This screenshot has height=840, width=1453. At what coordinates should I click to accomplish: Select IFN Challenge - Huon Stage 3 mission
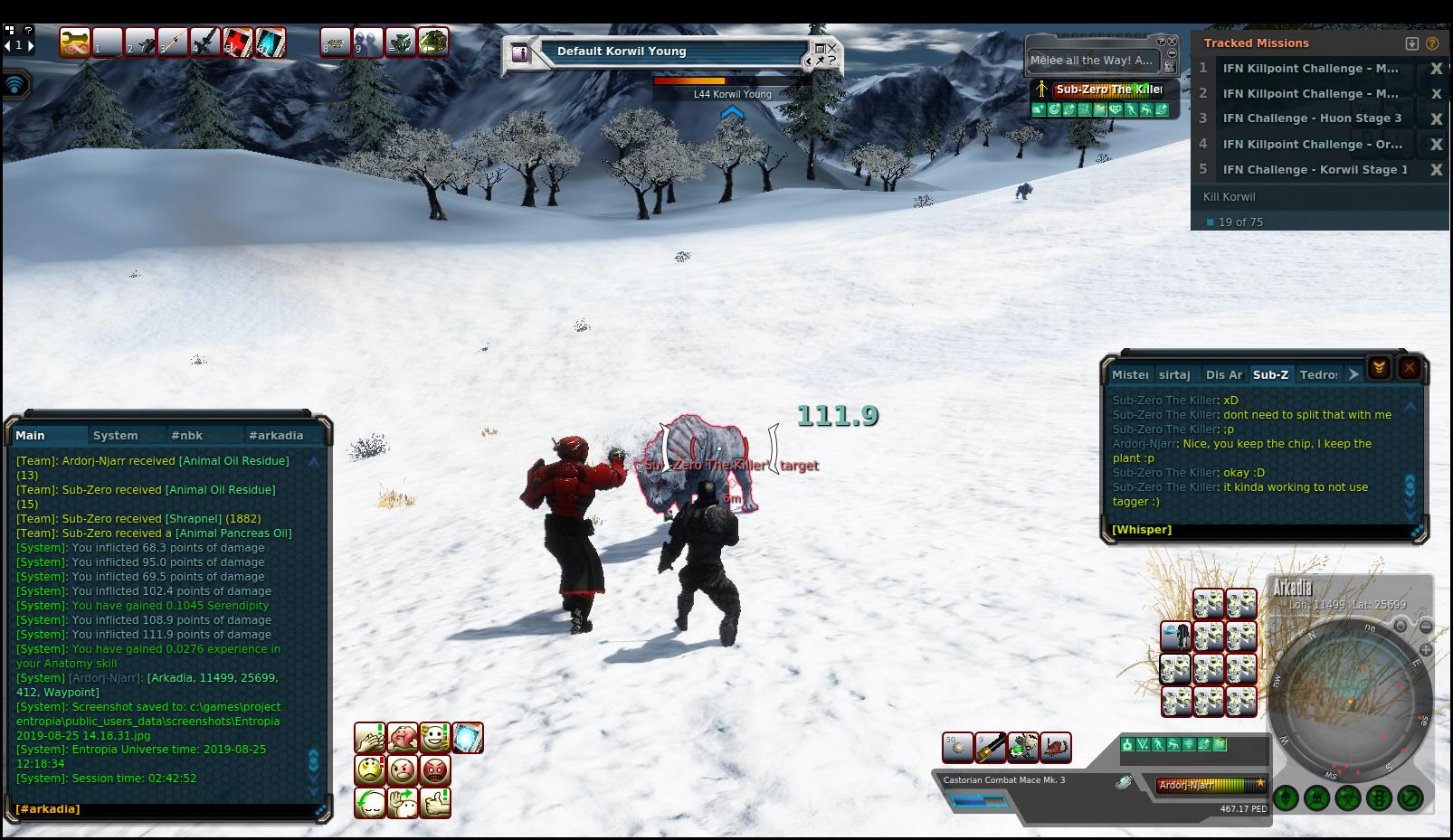[x=1311, y=118]
